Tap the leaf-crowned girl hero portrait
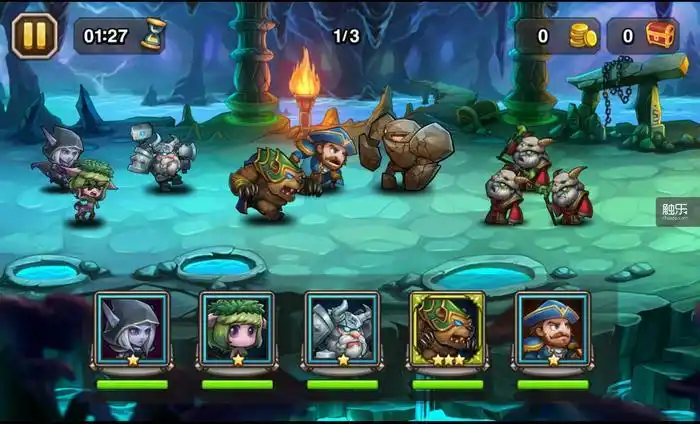The image size is (700, 424). tap(237, 328)
